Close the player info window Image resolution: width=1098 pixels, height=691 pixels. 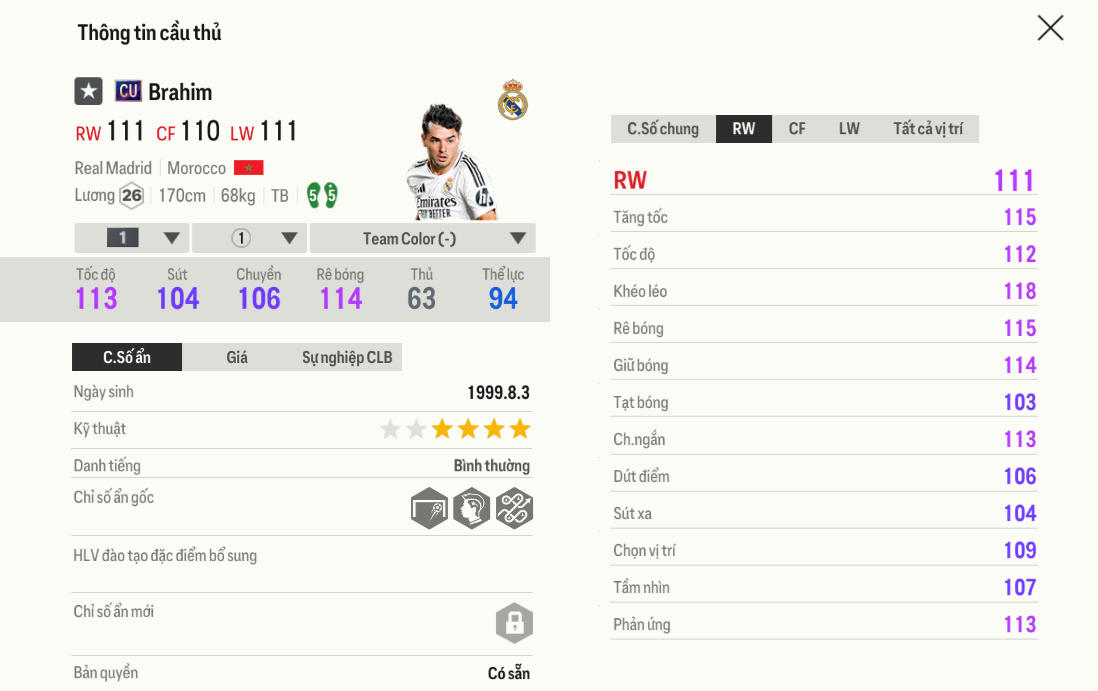point(1050,28)
